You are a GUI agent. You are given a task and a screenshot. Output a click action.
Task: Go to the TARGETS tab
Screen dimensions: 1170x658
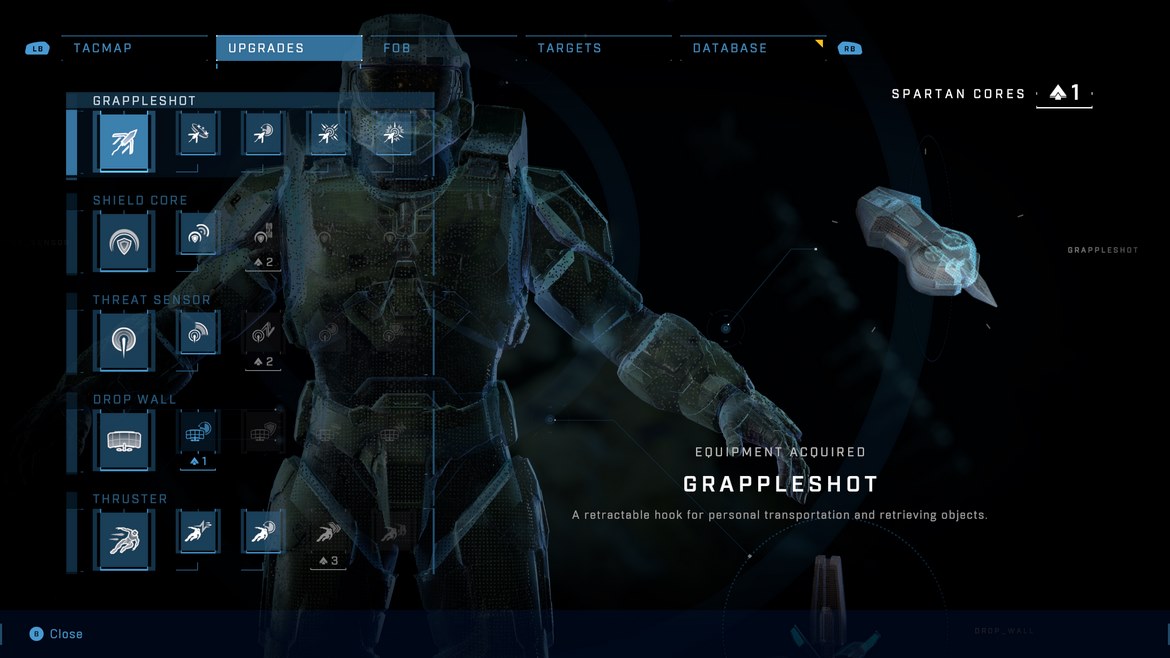click(569, 48)
